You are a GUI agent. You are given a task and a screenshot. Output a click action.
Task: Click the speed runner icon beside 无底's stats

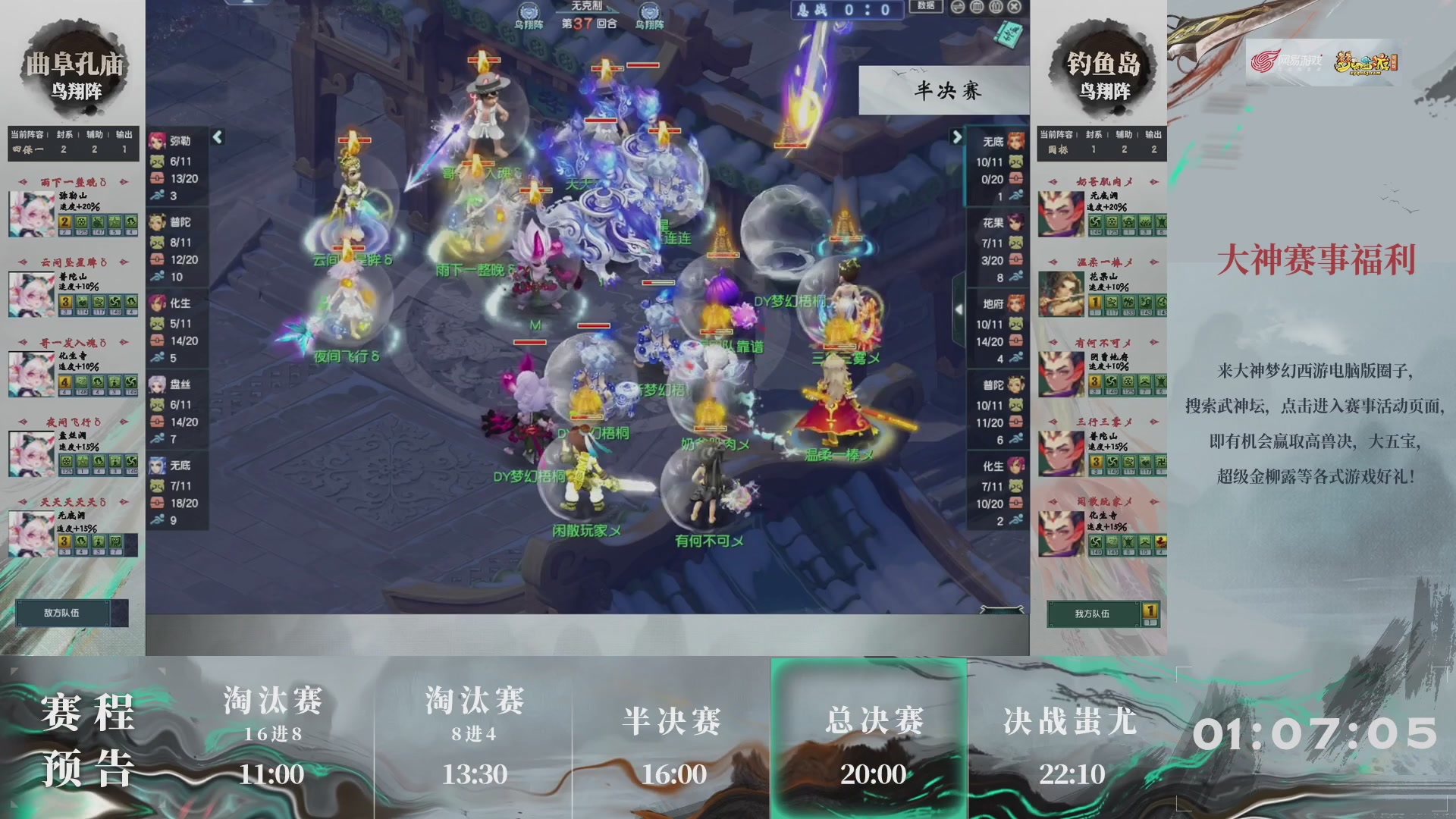click(x=1016, y=194)
